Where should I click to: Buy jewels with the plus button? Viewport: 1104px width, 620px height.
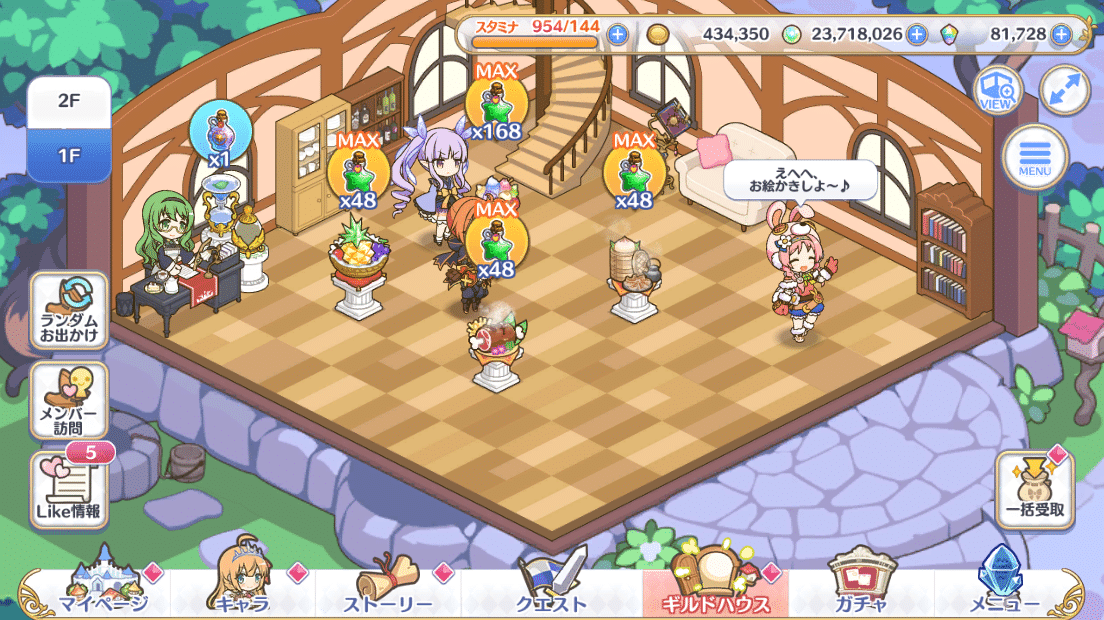(x=1060, y=35)
